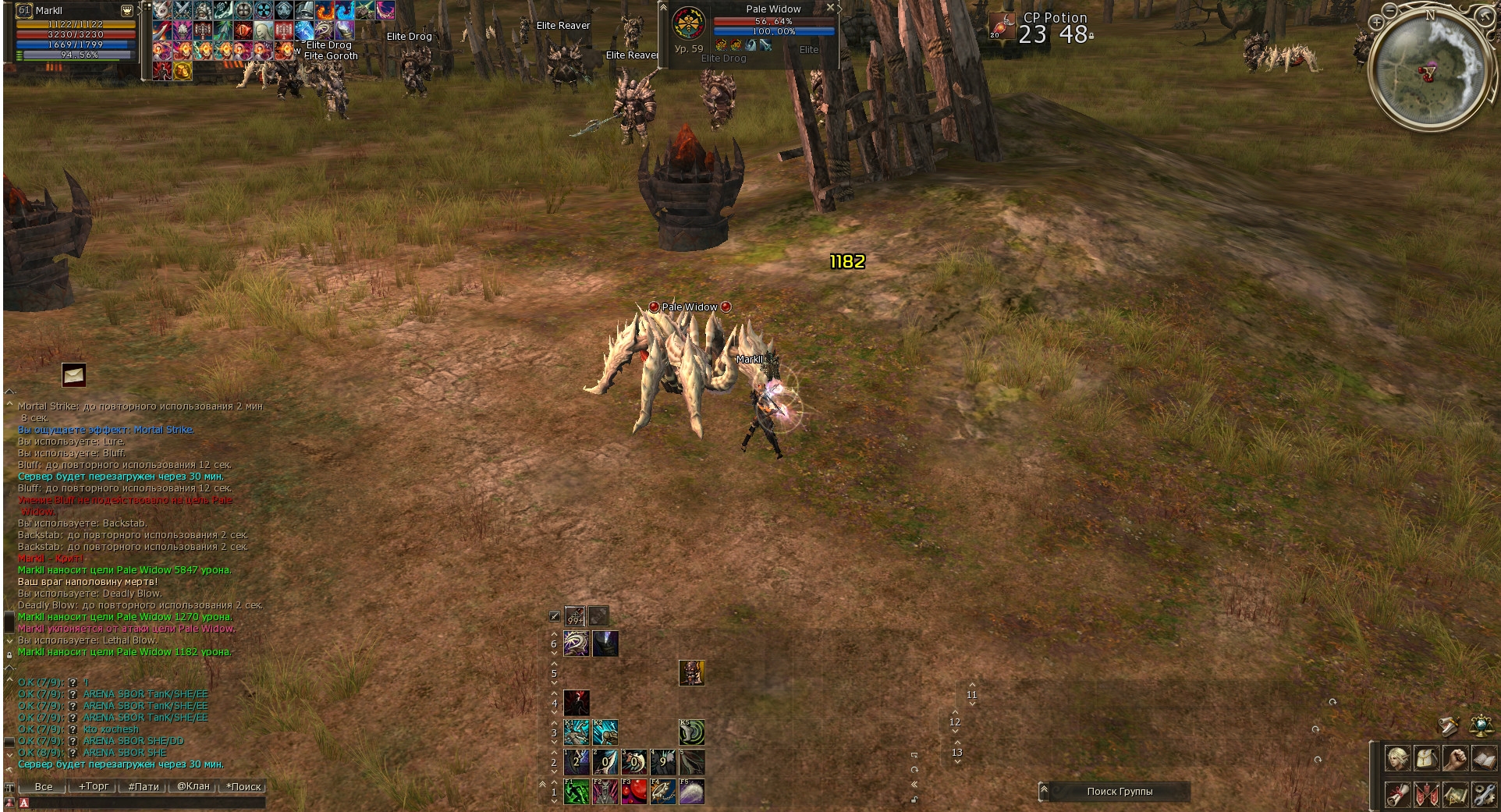Close the Pale Widow target window
Image resolution: width=1501 pixels, height=812 pixels.
click(x=830, y=7)
